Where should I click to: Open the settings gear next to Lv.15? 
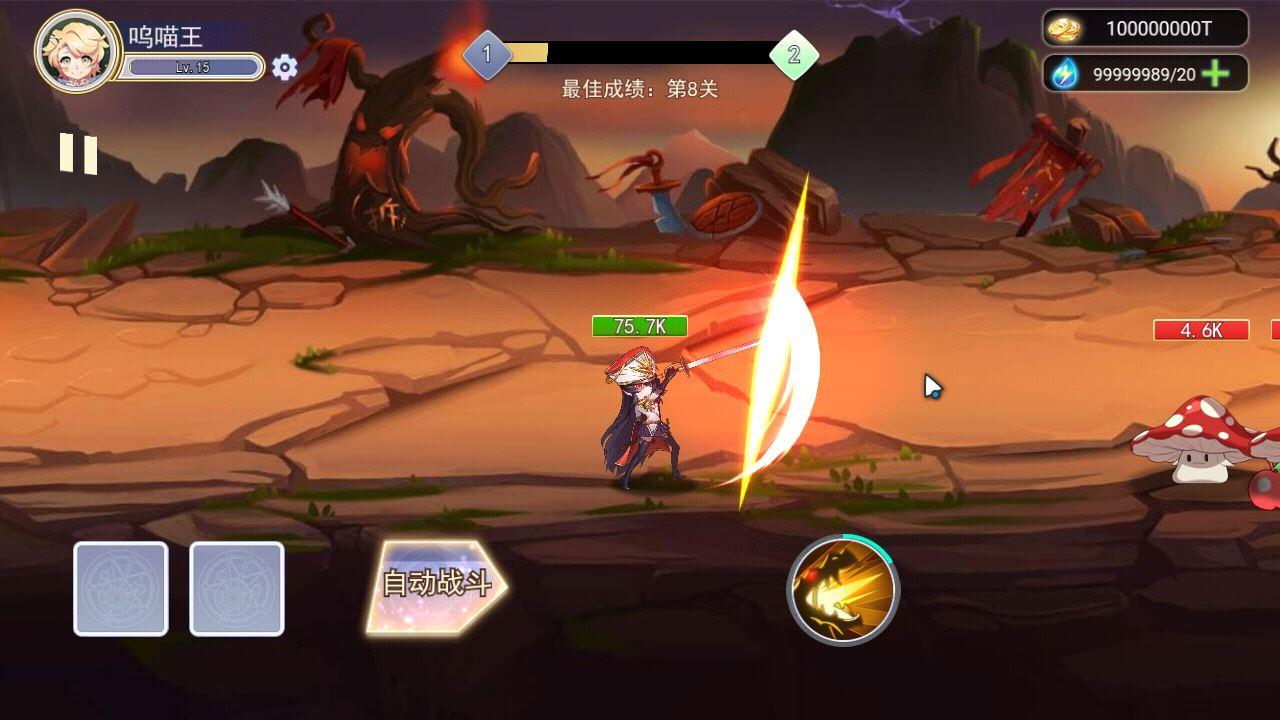[x=285, y=65]
